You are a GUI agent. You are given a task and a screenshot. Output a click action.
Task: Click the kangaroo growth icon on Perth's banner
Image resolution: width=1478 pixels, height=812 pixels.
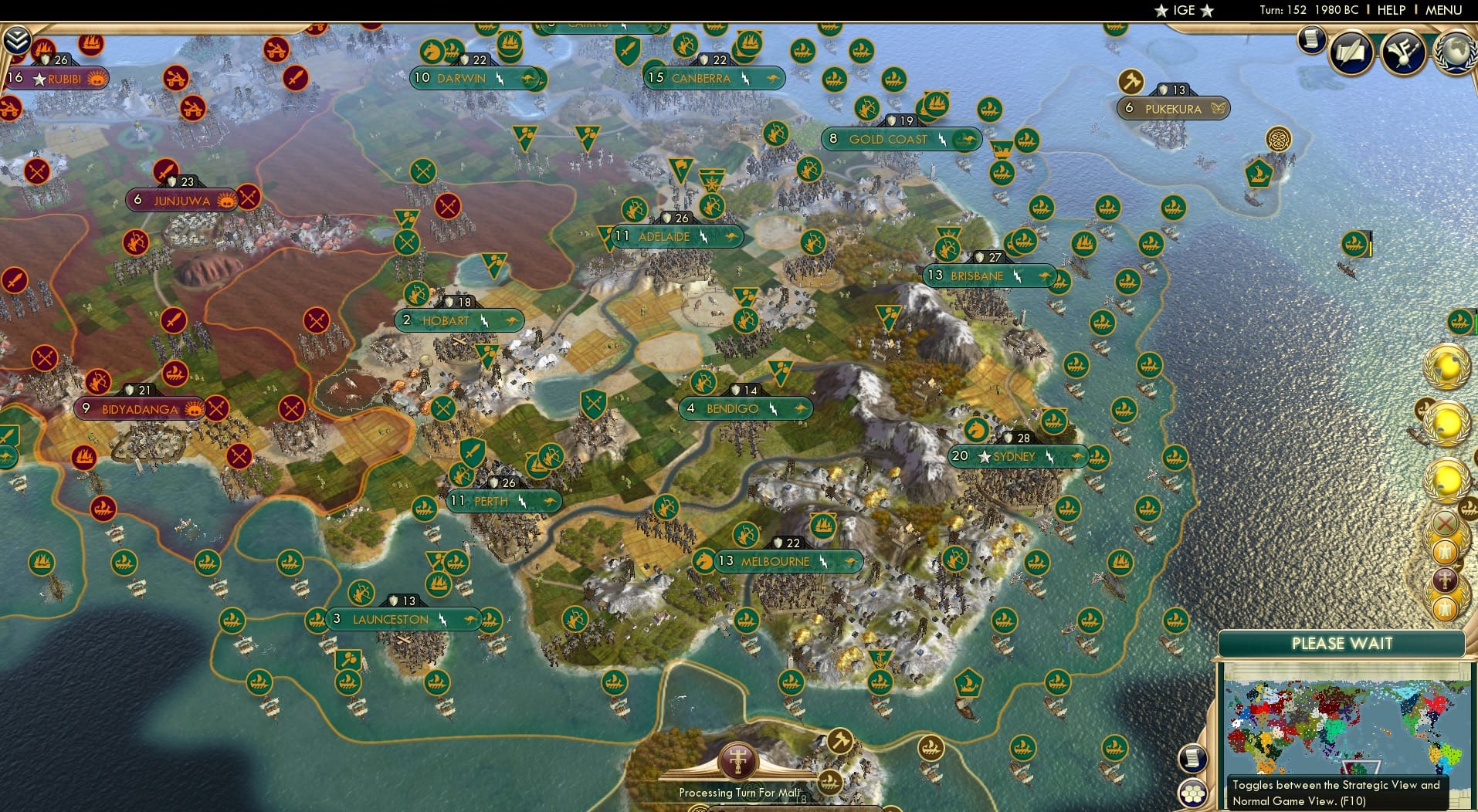(x=549, y=501)
